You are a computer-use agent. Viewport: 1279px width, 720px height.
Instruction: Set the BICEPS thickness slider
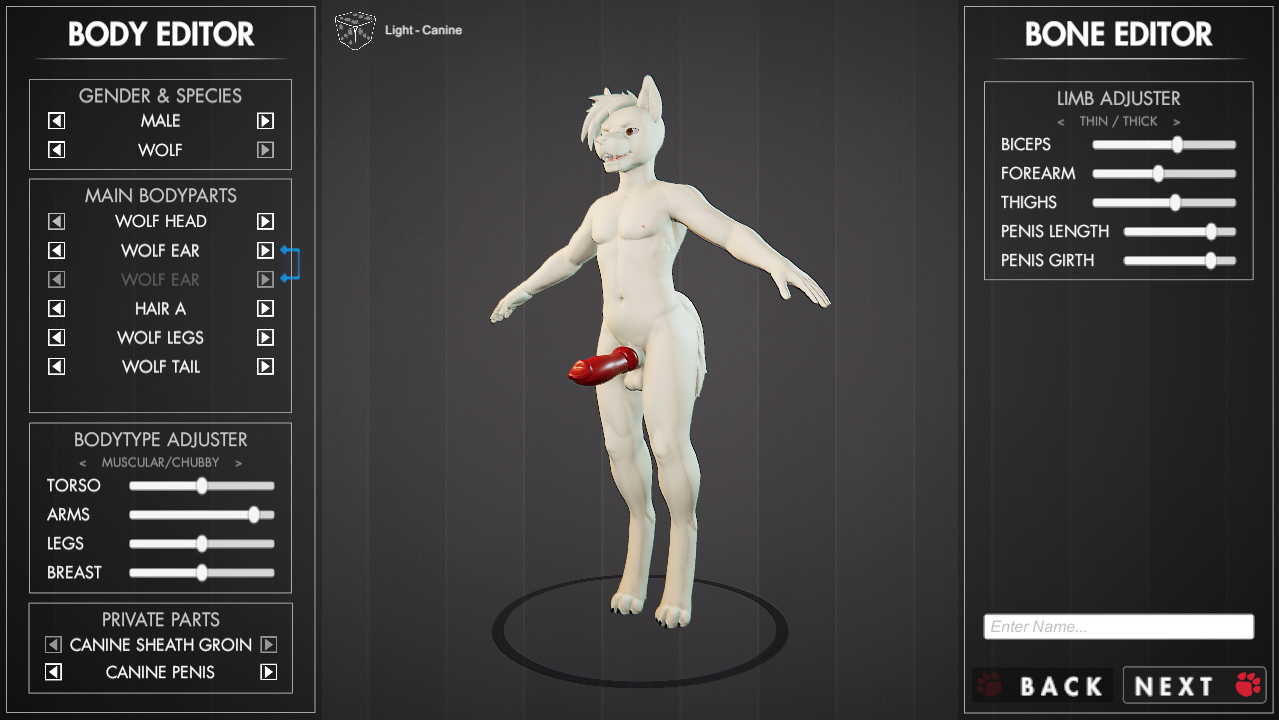[x=1177, y=145]
